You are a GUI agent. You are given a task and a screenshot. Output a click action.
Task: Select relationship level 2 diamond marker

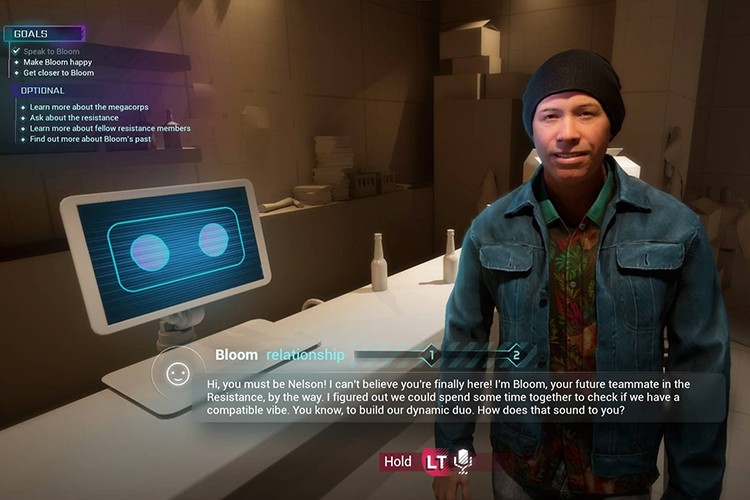point(516,354)
